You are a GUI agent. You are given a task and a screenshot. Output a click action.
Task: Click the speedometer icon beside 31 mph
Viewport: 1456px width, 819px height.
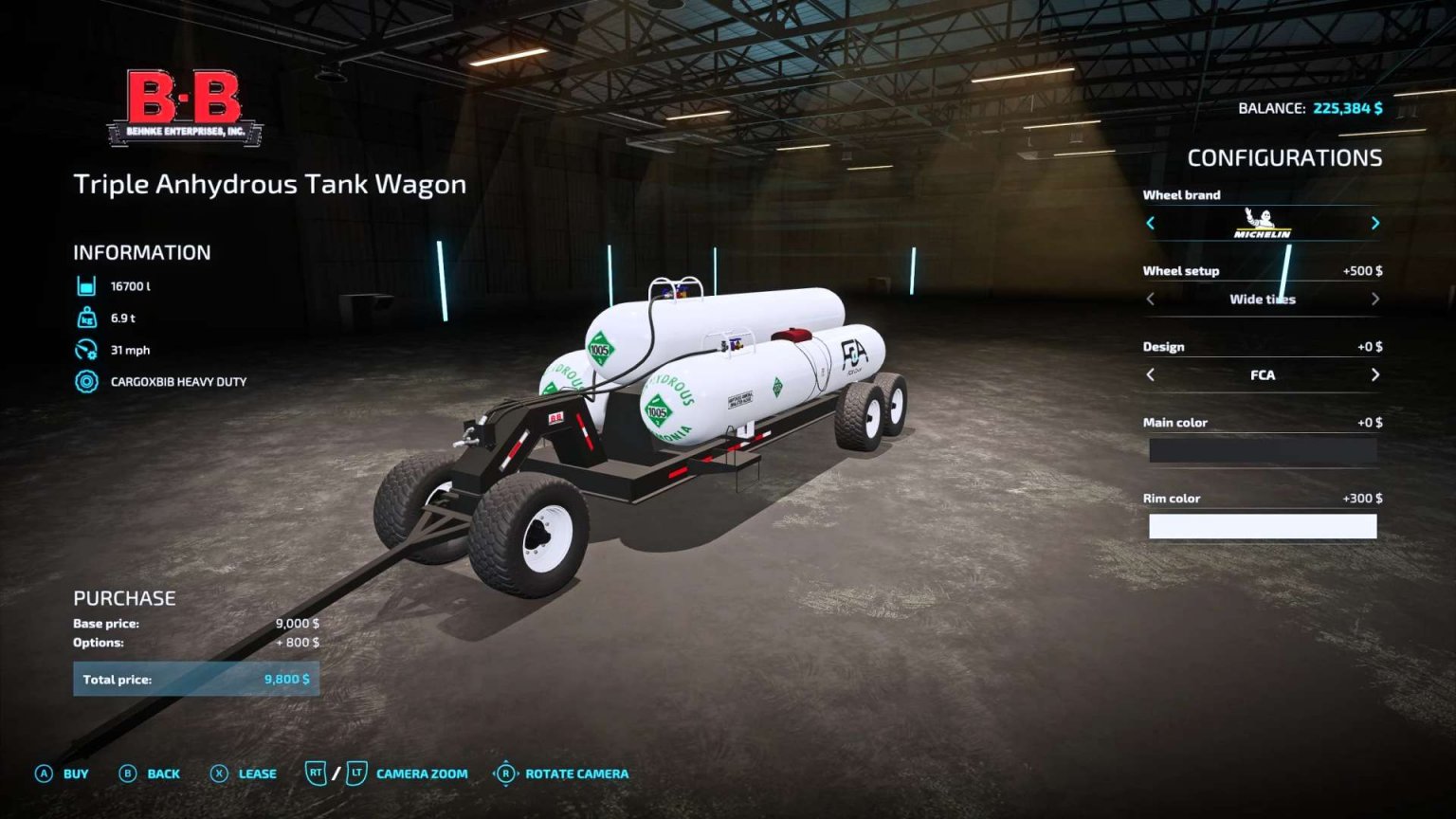pos(86,348)
